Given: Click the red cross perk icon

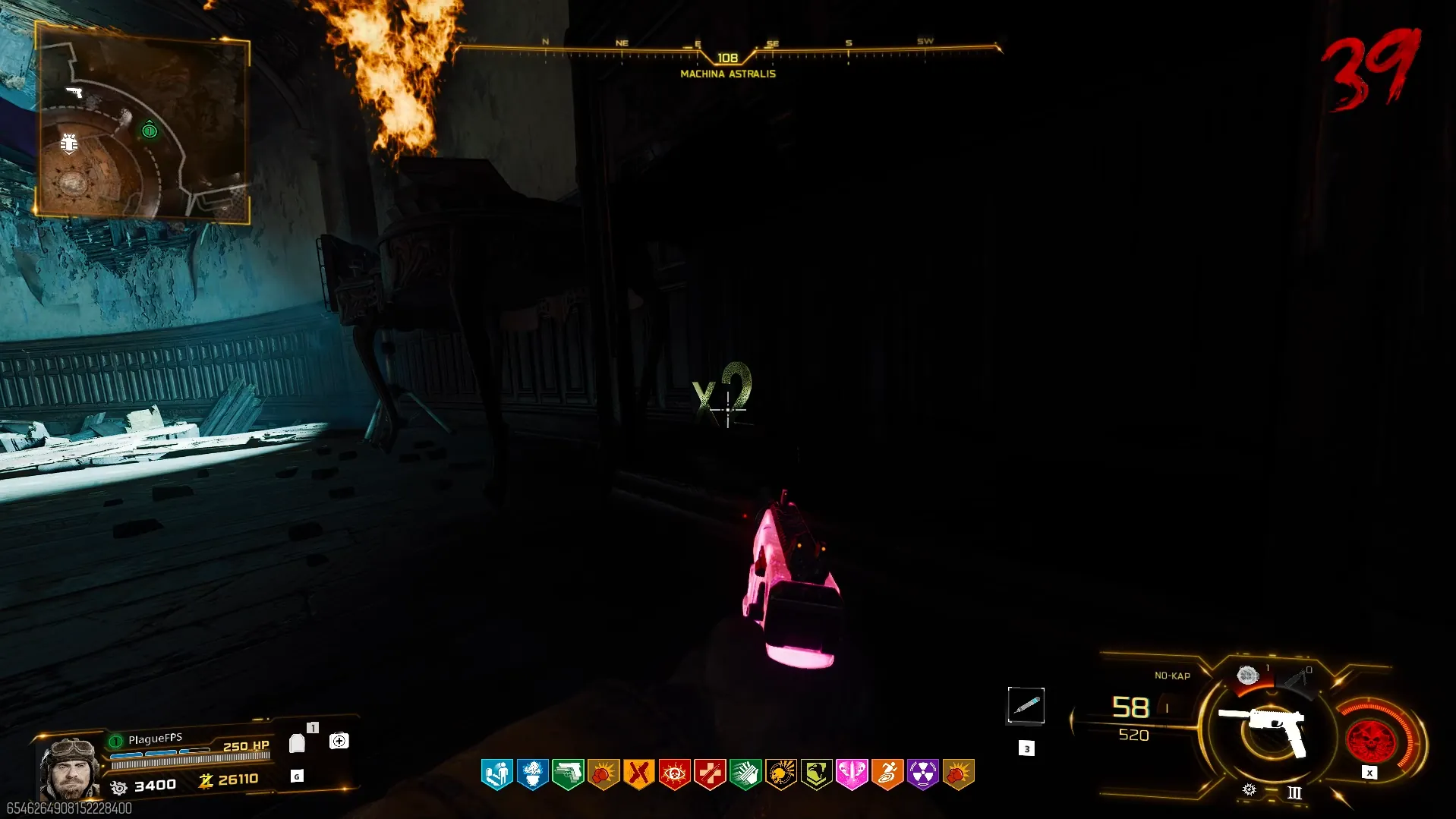Looking at the screenshot, I should coord(710,774).
